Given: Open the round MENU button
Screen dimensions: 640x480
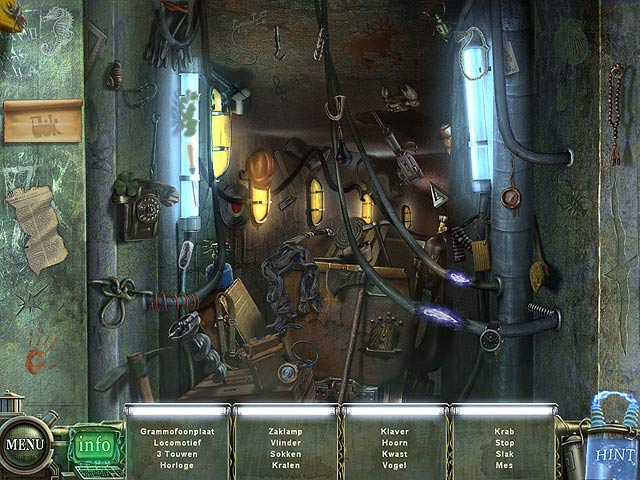Looking at the screenshot, I should (23, 443).
